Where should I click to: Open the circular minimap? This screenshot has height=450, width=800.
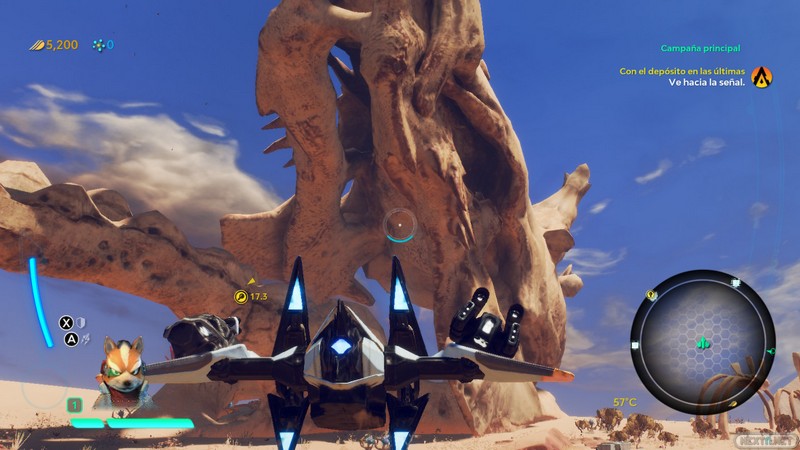(x=703, y=341)
